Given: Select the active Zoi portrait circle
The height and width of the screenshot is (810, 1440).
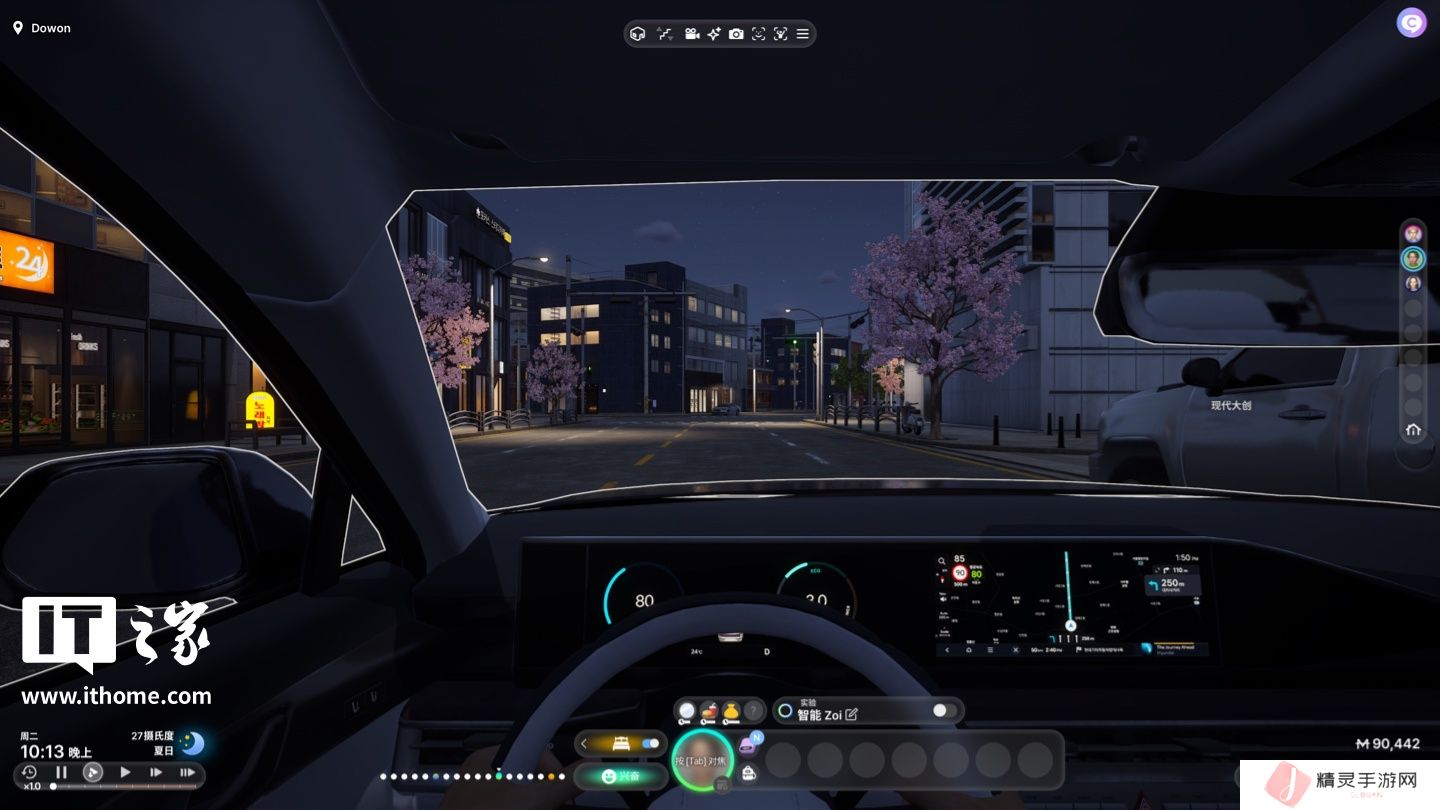Looking at the screenshot, I should coord(703,760).
